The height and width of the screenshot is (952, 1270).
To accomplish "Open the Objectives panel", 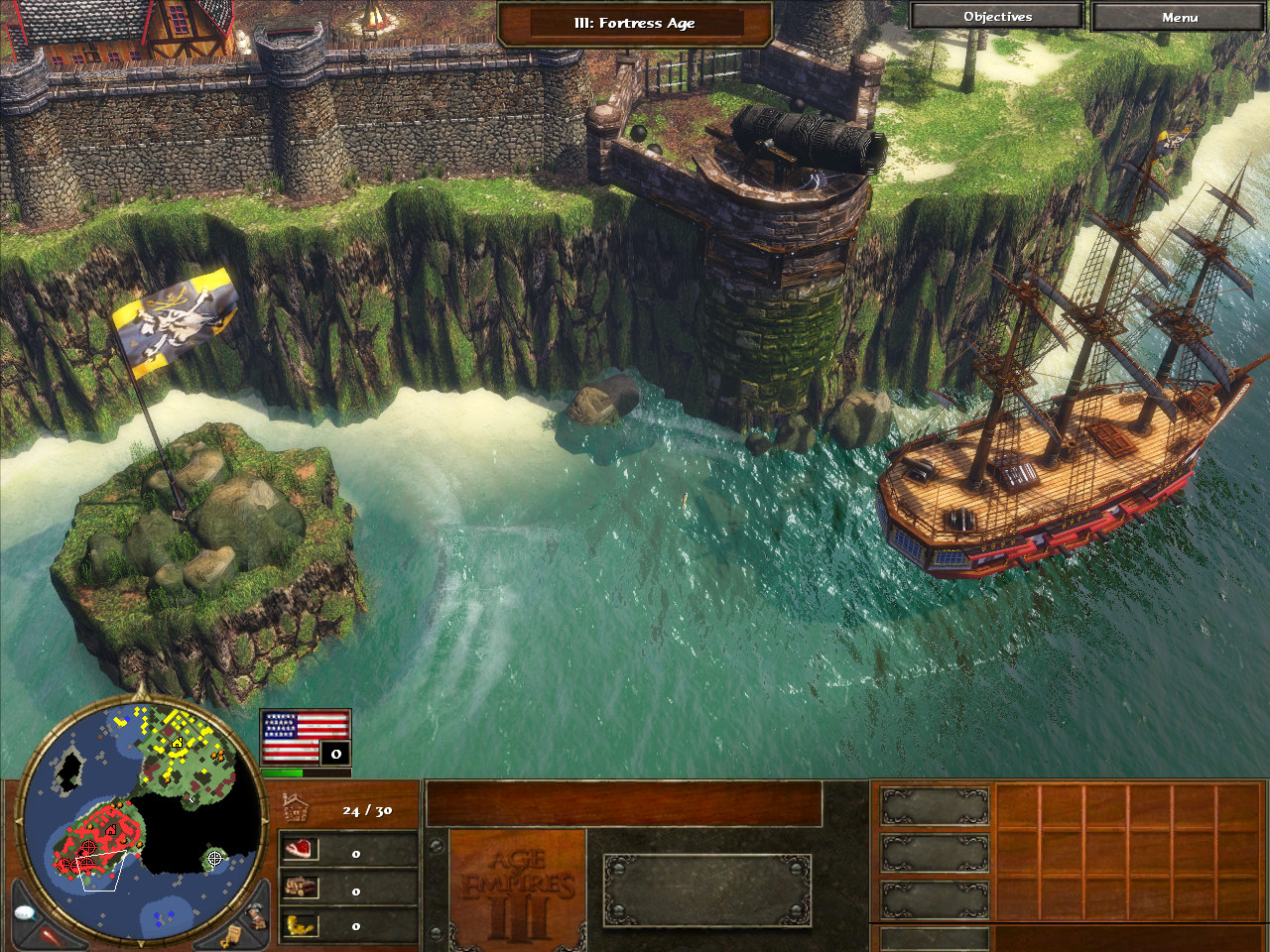I will pos(997,17).
